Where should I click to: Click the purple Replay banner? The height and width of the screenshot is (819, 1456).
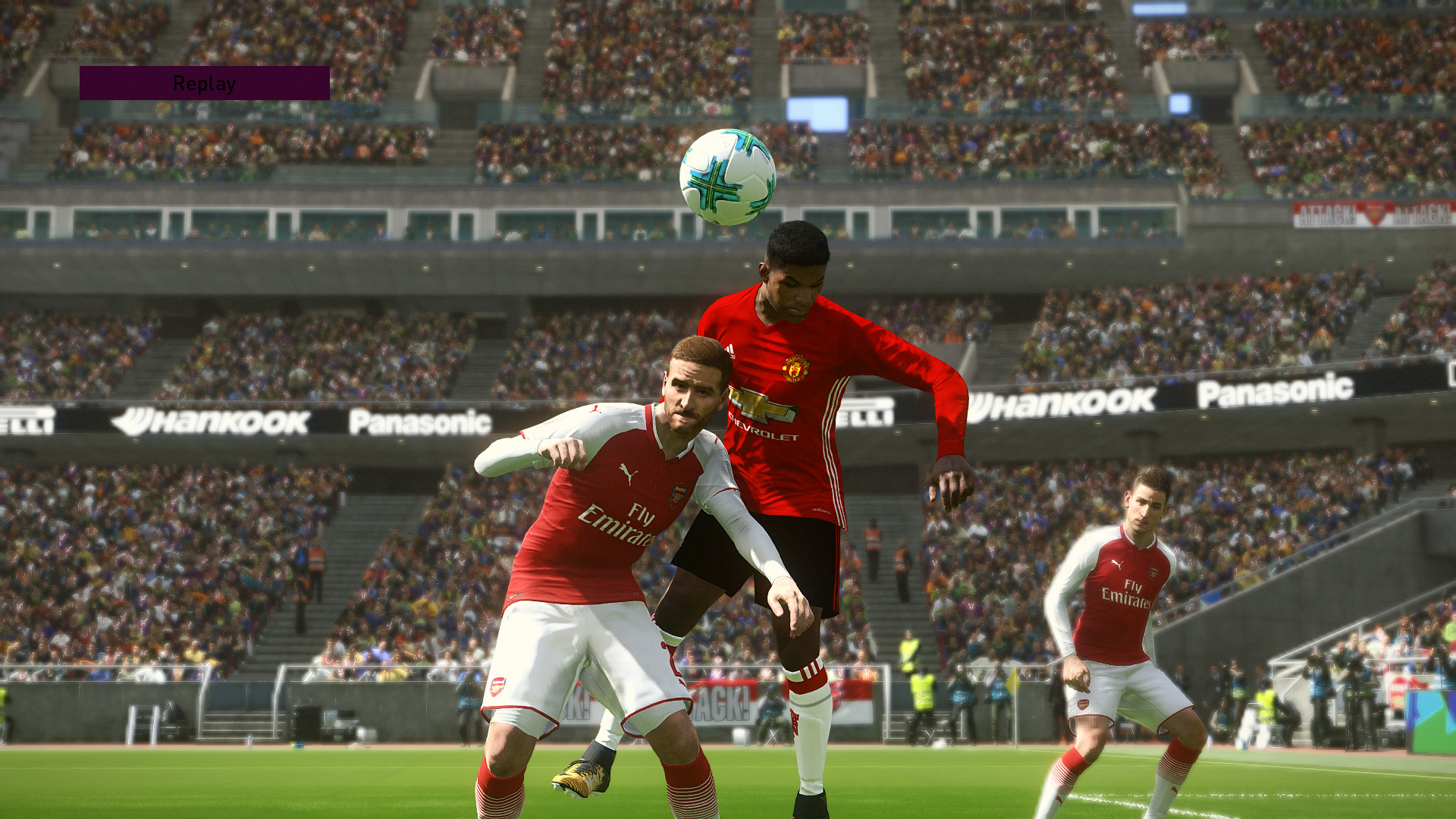(204, 83)
